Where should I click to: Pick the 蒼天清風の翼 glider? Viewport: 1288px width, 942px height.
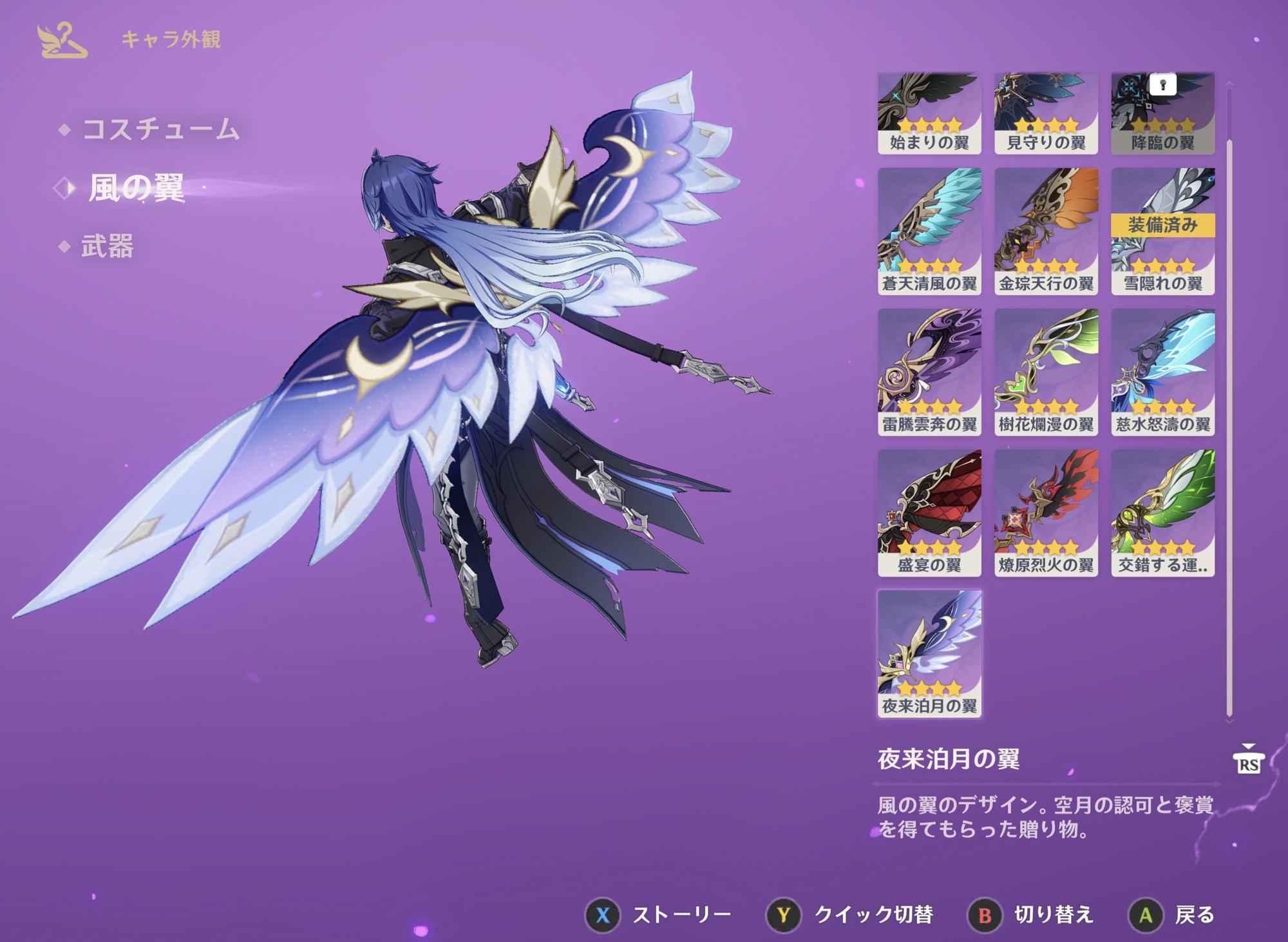tap(929, 231)
